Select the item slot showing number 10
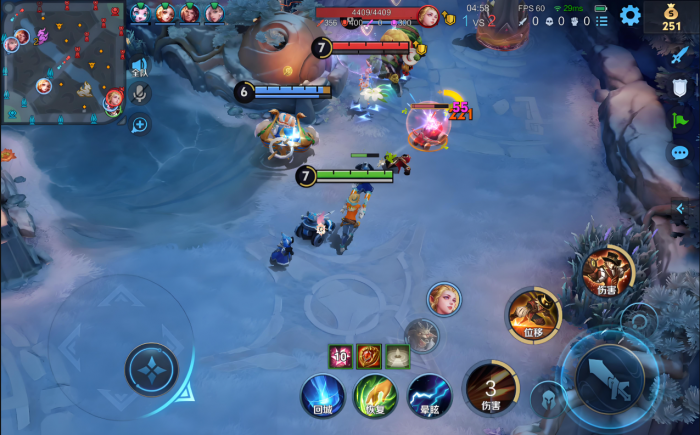This screenshot has width=700, height=435. click(x=341, y=356)
